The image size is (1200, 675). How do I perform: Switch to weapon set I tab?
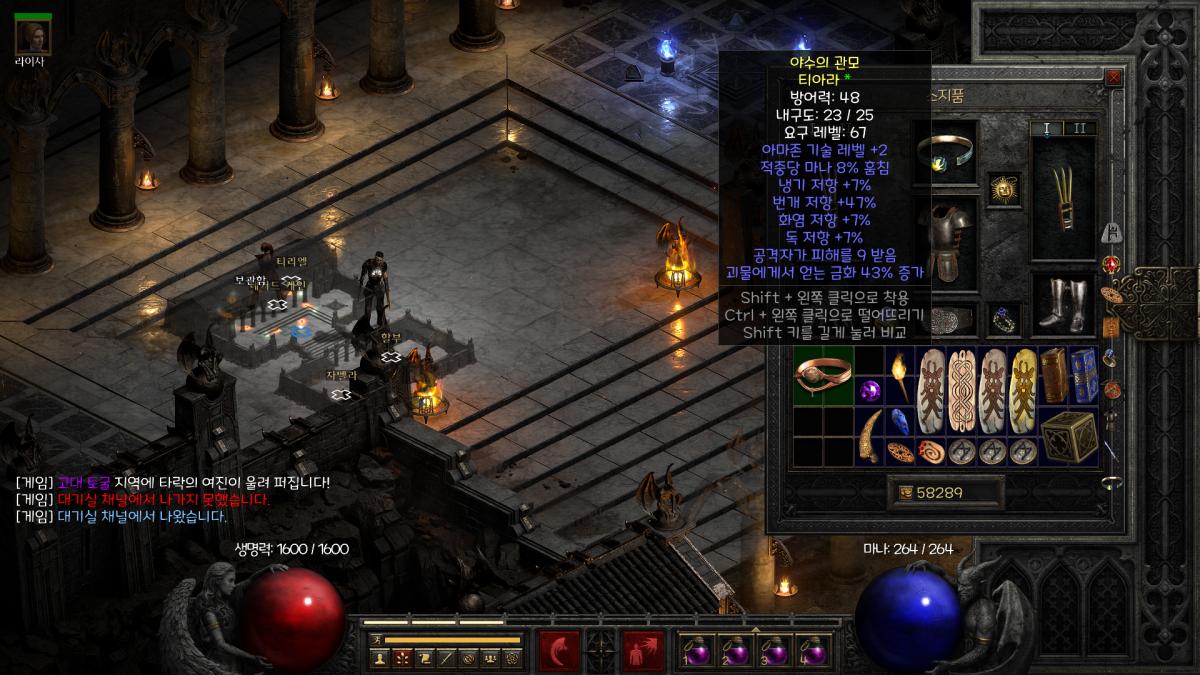tap(1047, 128)
